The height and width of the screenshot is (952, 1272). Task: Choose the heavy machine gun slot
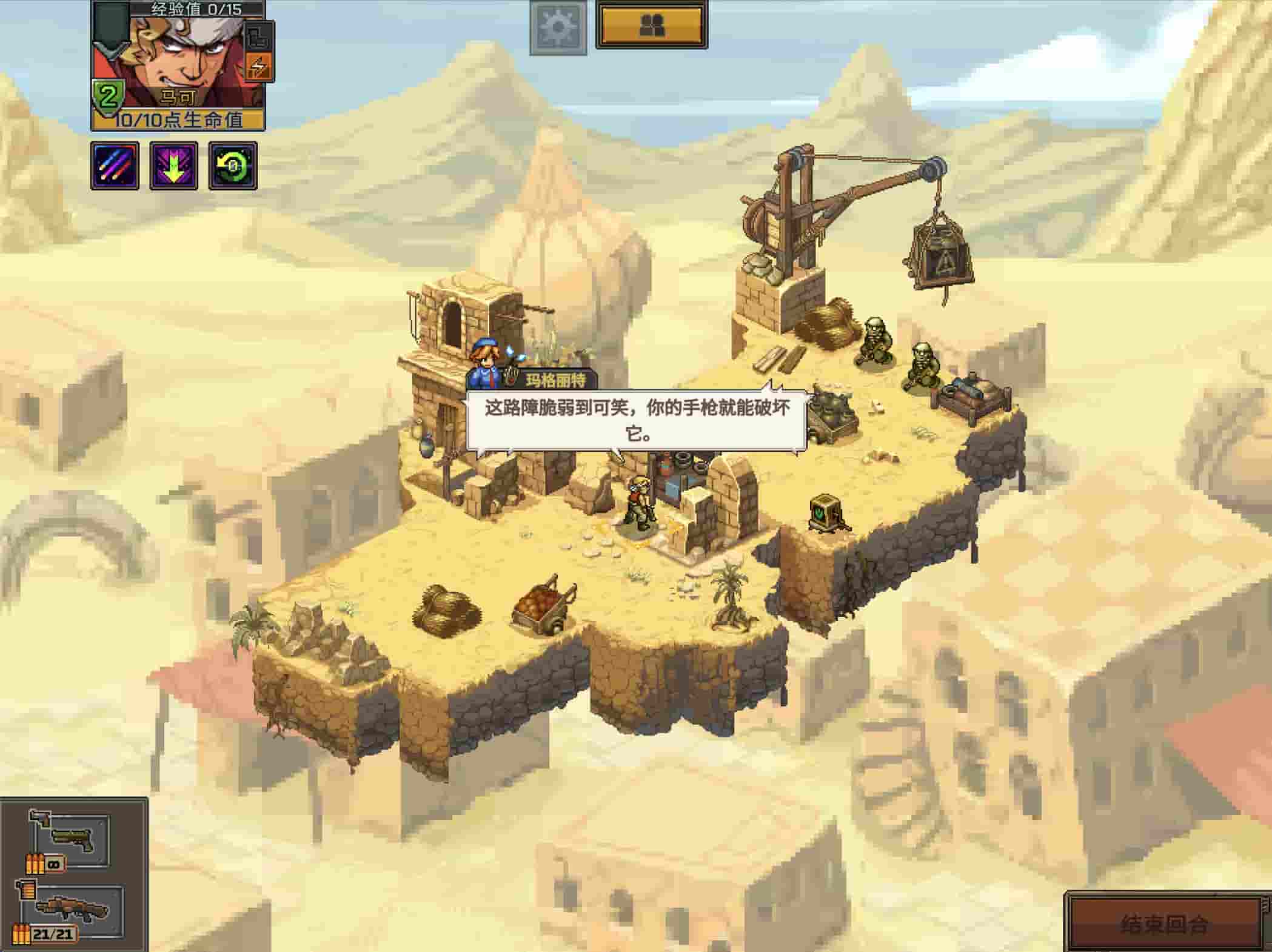tap(70, 910)
